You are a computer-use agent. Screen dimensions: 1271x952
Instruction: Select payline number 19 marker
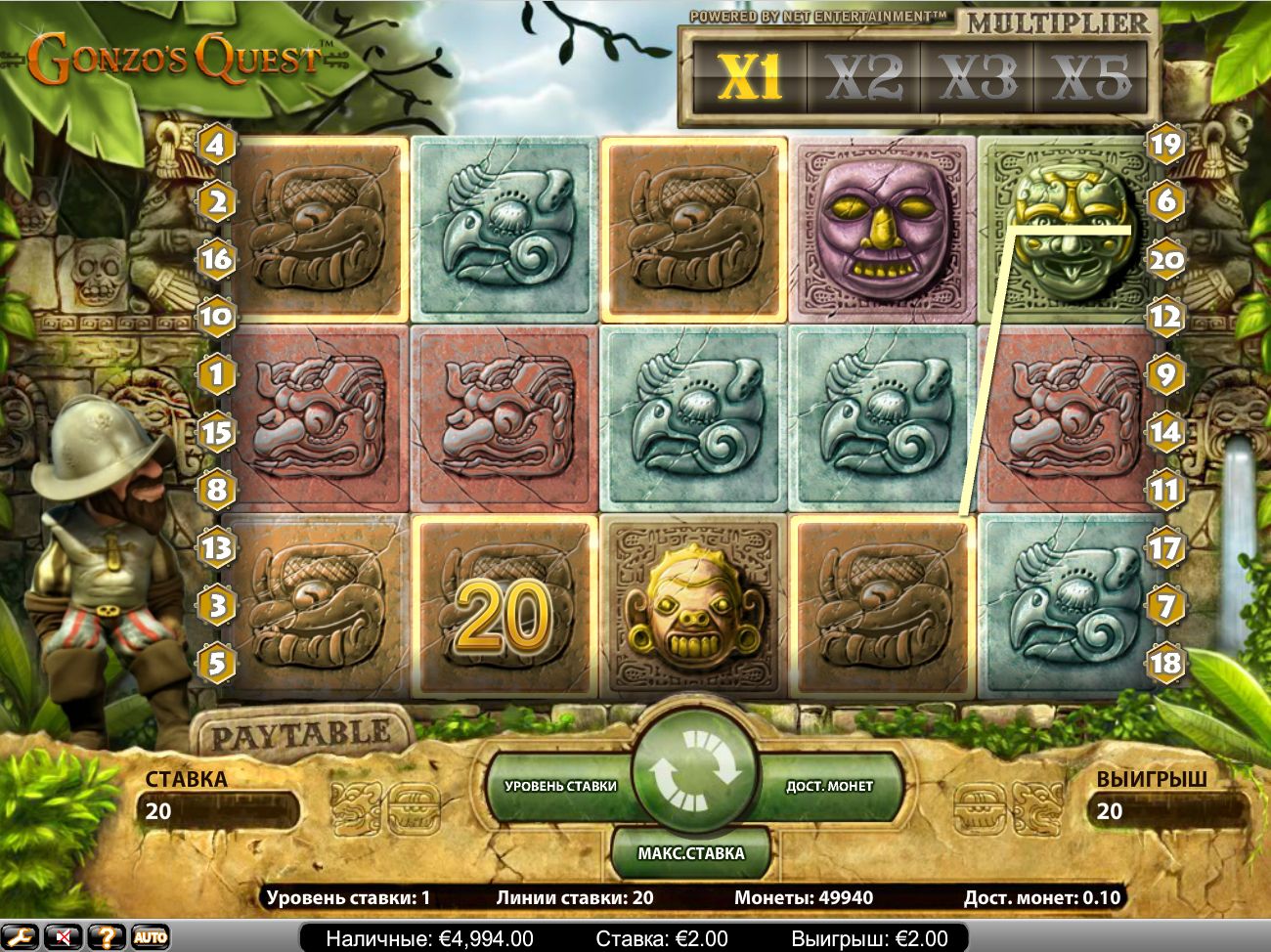[1165, 146]
